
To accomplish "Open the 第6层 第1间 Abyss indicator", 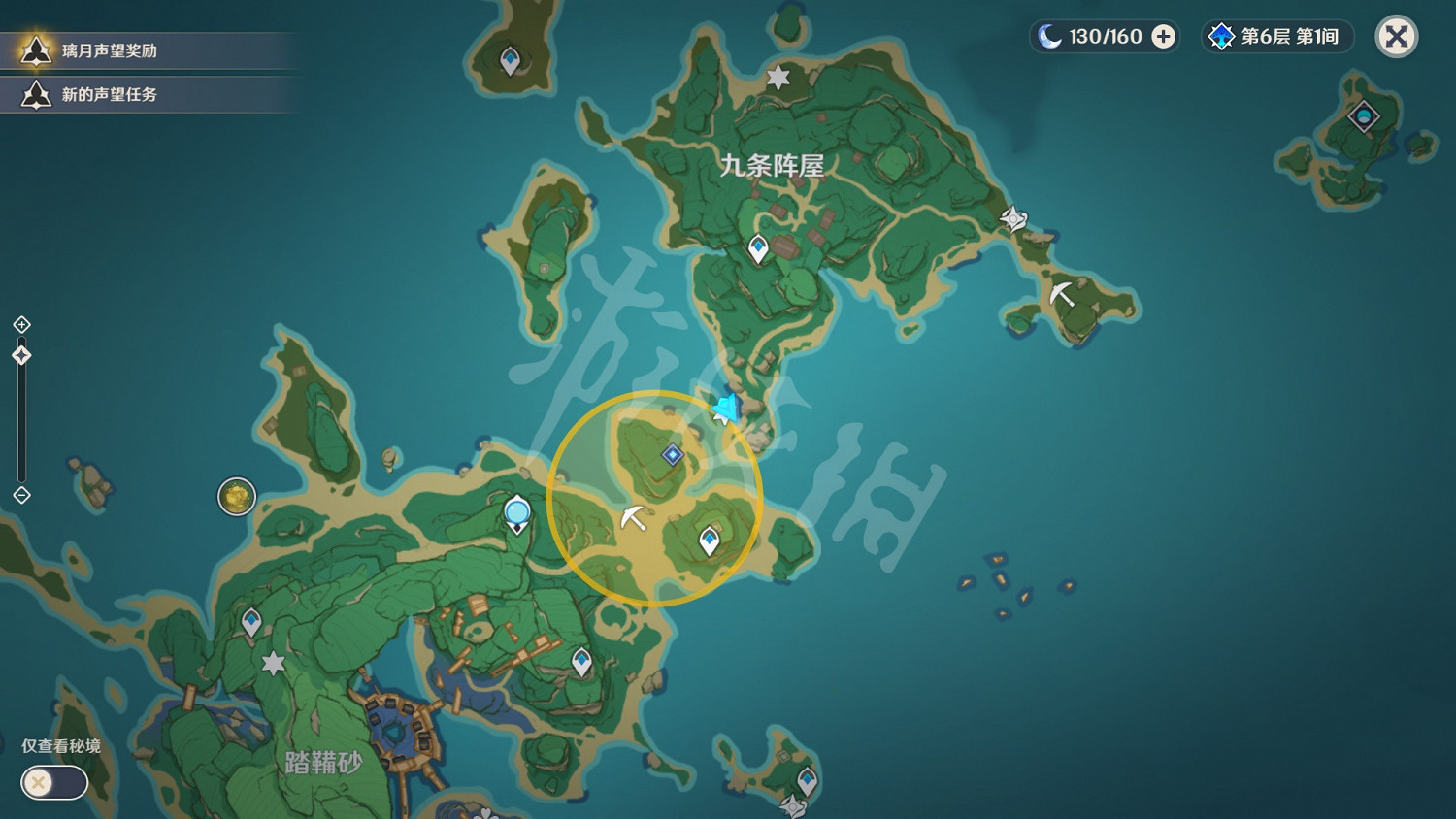I will tap(1275, 37).
